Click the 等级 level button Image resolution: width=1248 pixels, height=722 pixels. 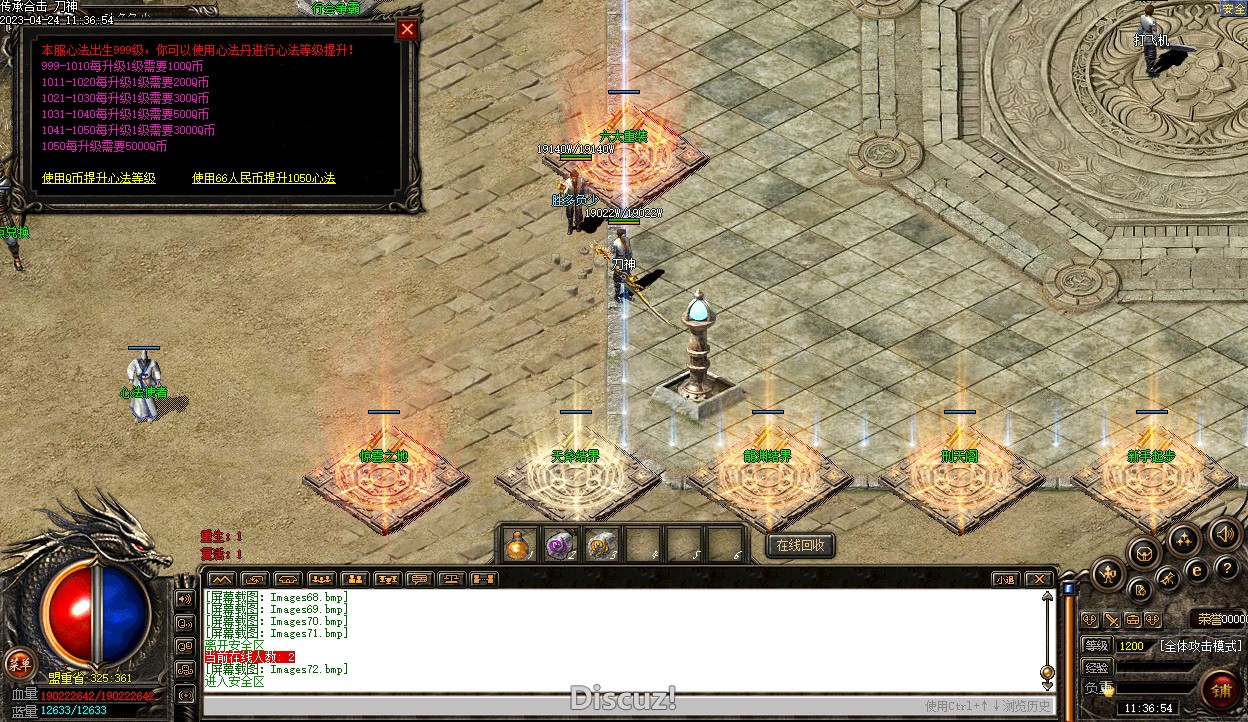[1096, 646]
